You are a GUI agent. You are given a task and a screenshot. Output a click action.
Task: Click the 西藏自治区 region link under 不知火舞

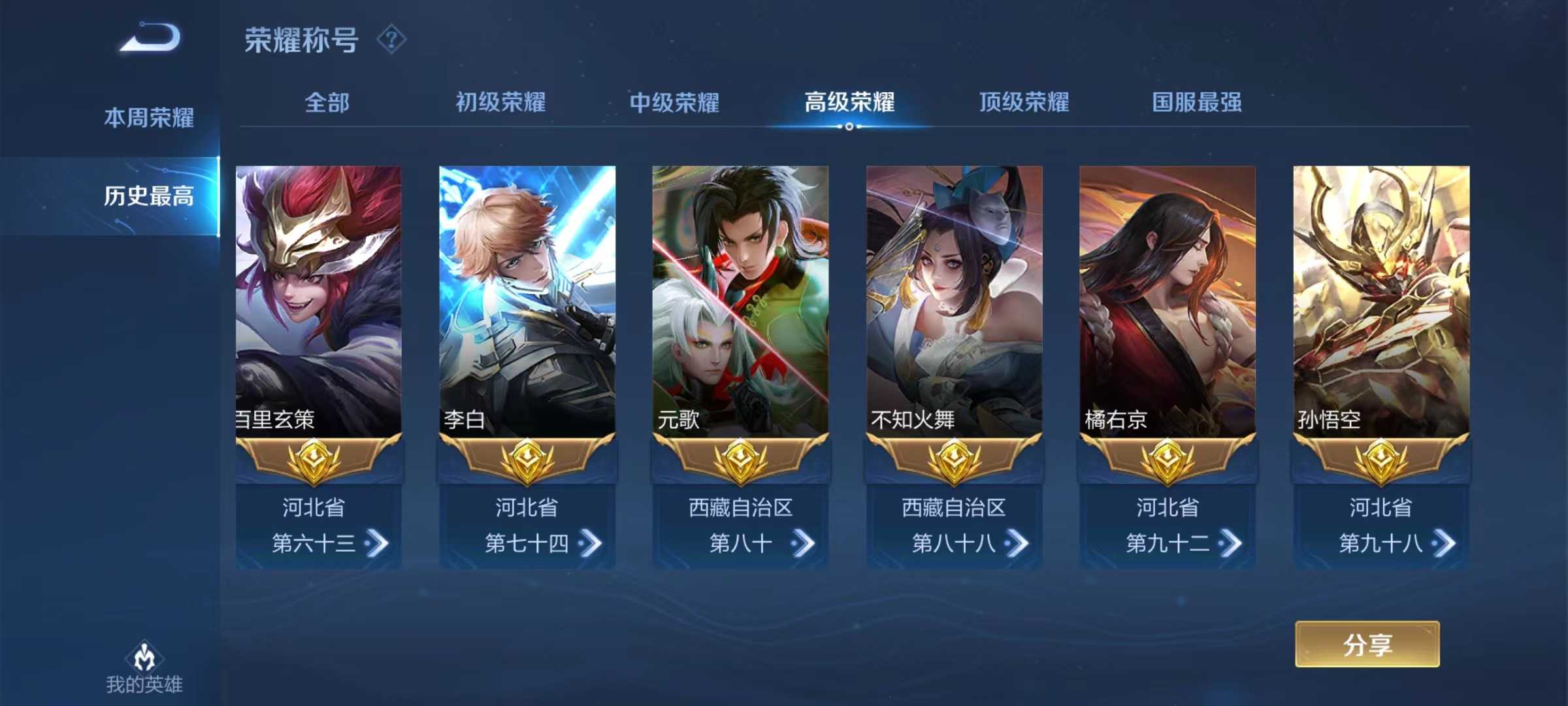coord(953,508)
